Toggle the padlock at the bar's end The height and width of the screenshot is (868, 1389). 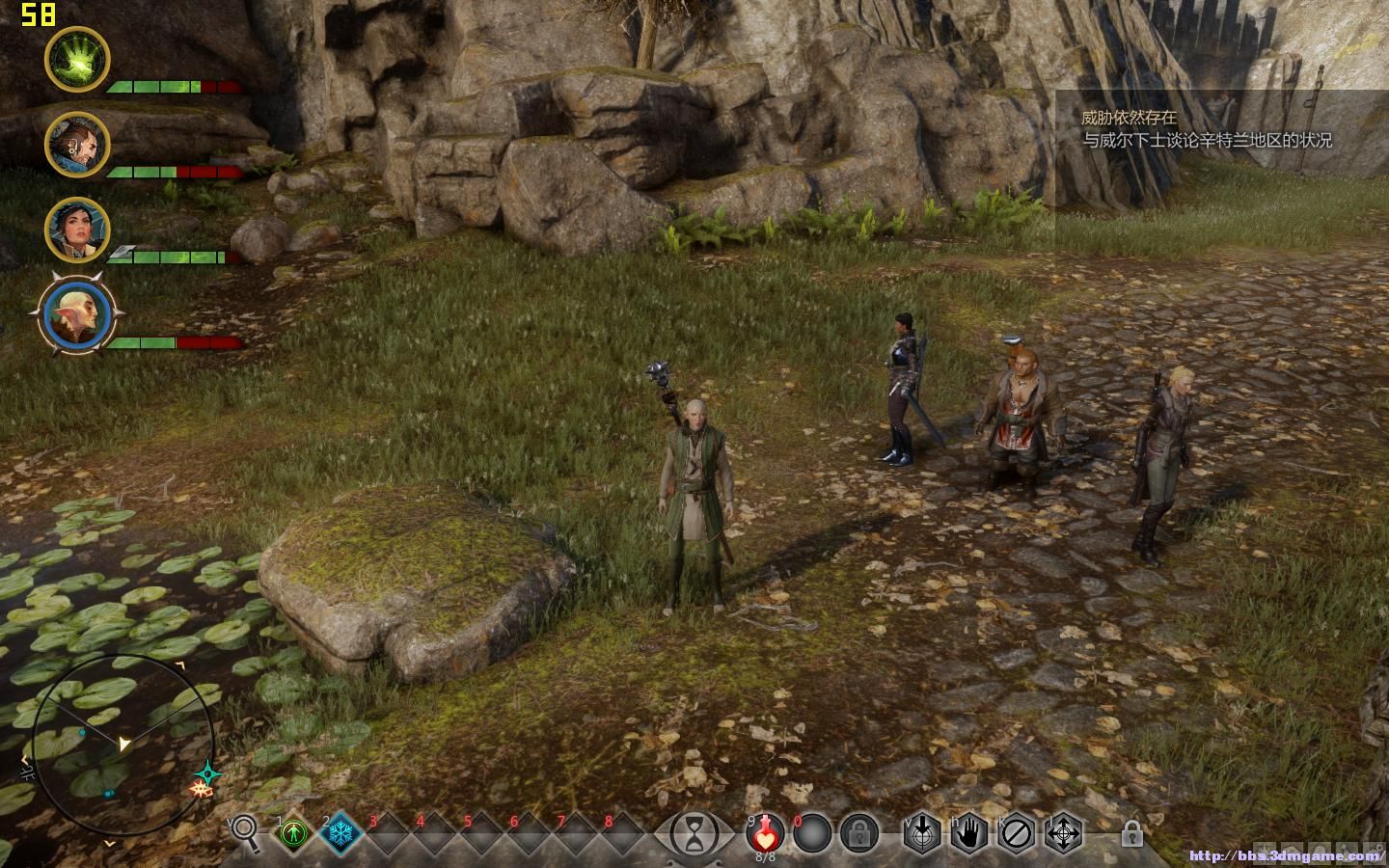pos(1132,831)
